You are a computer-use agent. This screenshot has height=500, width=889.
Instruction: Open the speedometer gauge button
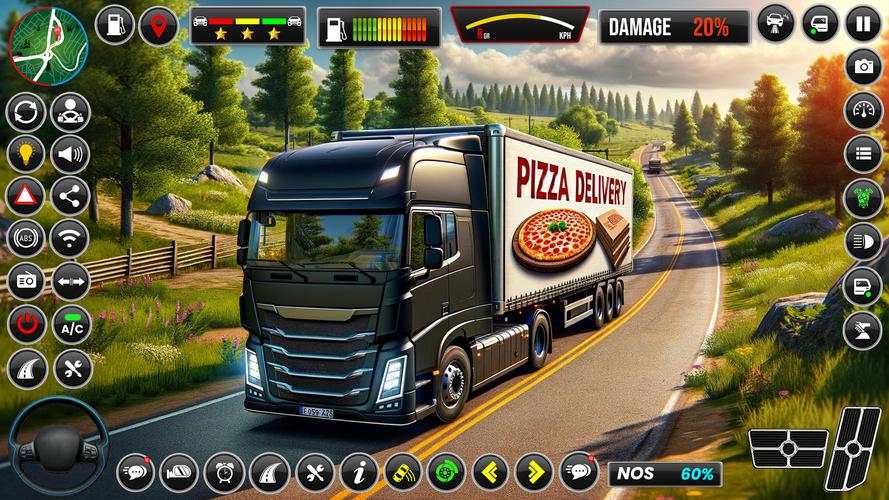pyautogui.click(x=863, y=111)
